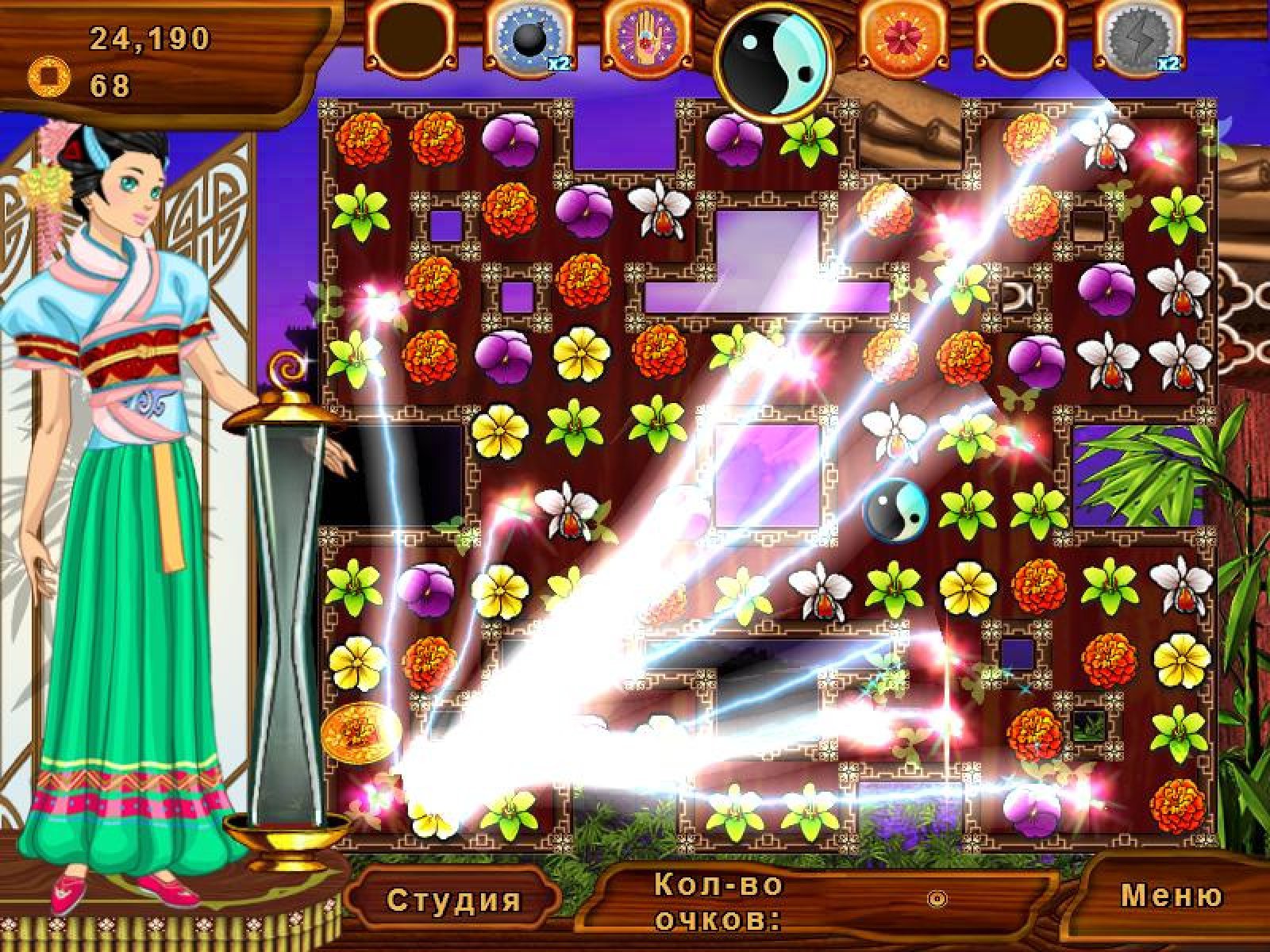Open the Меню button
This screenshot has width=1270, height=952.
coord(1172,896)
